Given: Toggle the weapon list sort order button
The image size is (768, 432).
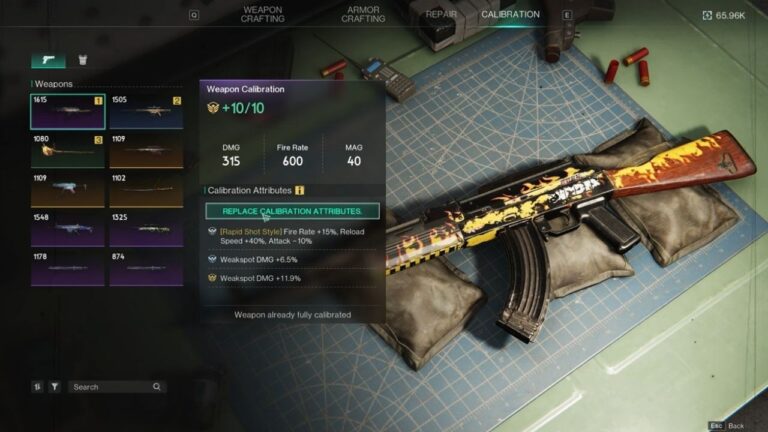Looking at the screenshot, I should [37, 387].
